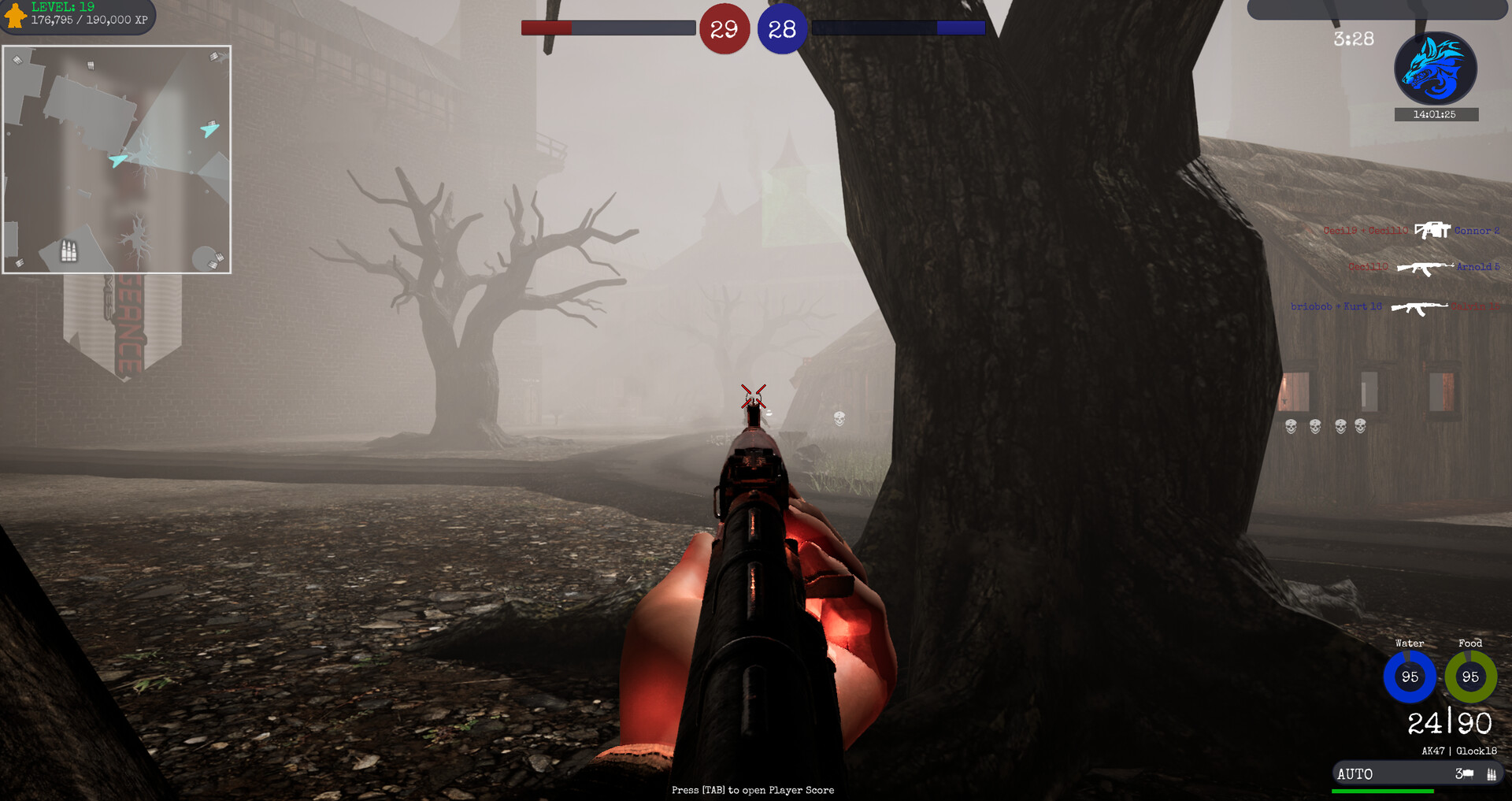Click the Food gauge showing 95
Viewport: 1512px width, 801px height.
click(x=1470, y=677)
